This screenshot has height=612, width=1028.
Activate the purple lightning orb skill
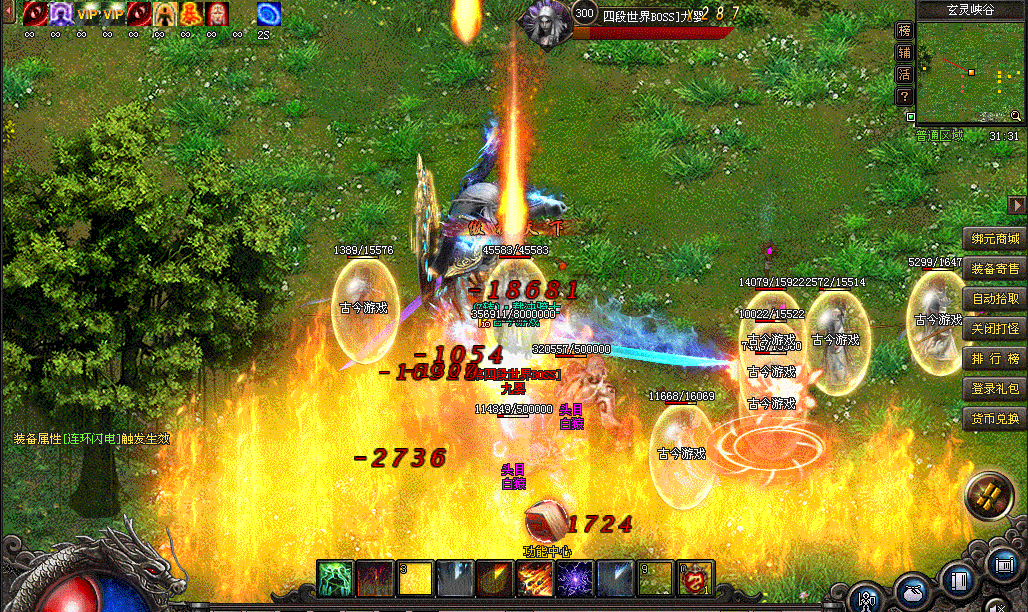(x=576, y=579)
